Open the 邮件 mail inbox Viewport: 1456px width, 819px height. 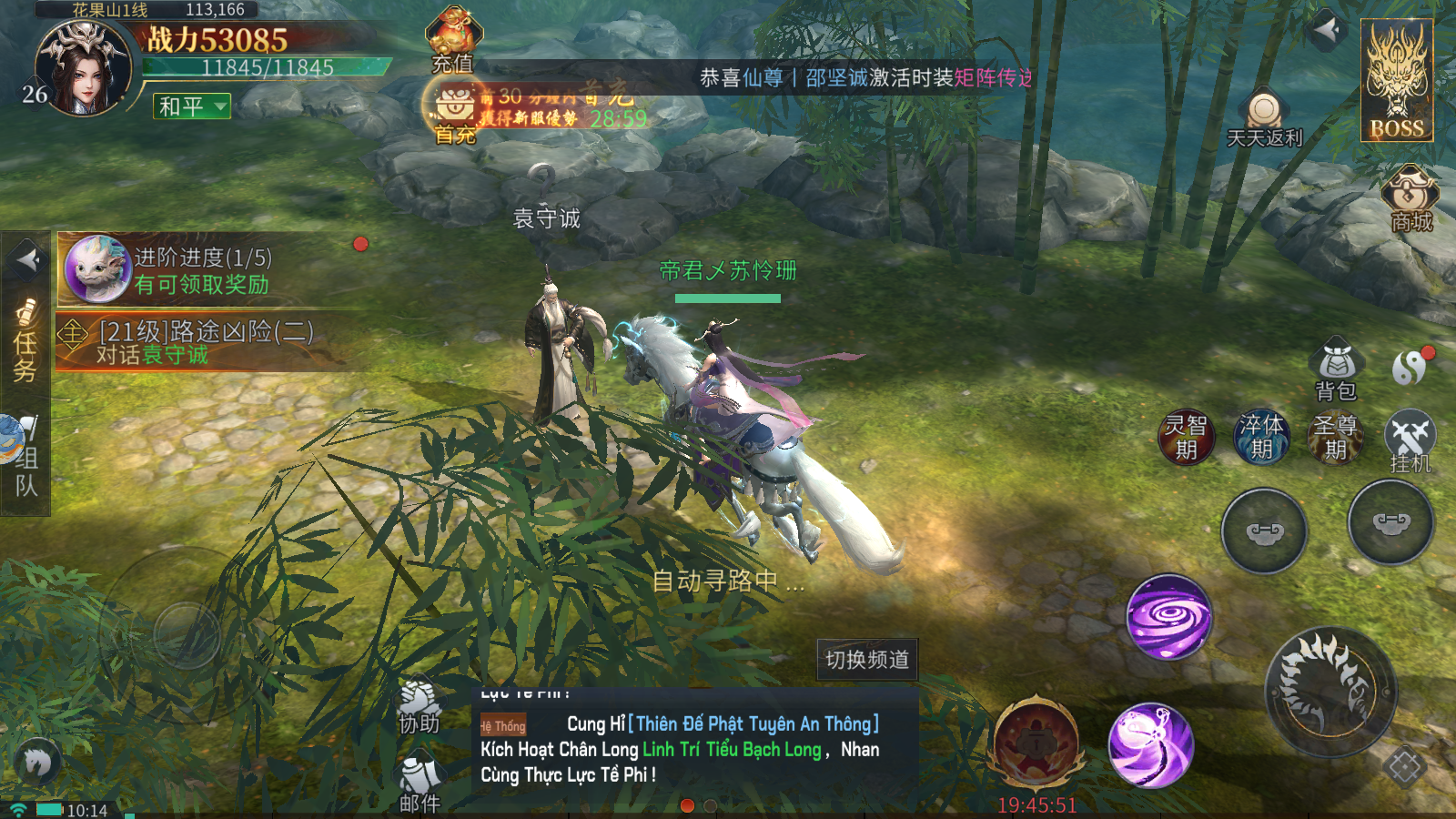tap(419, 784)
